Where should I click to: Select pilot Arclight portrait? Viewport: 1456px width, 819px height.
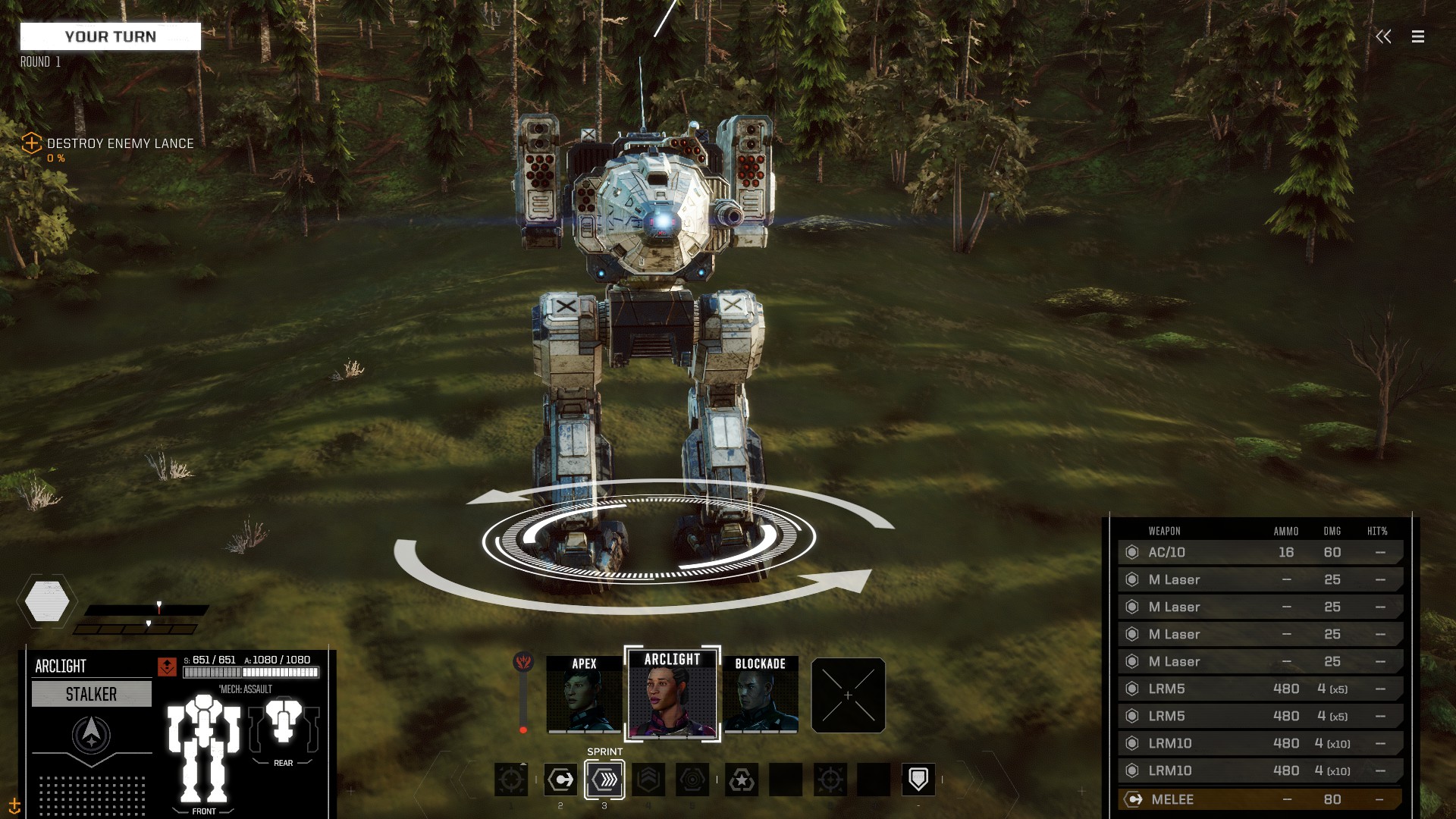click(x=672, y=695)
